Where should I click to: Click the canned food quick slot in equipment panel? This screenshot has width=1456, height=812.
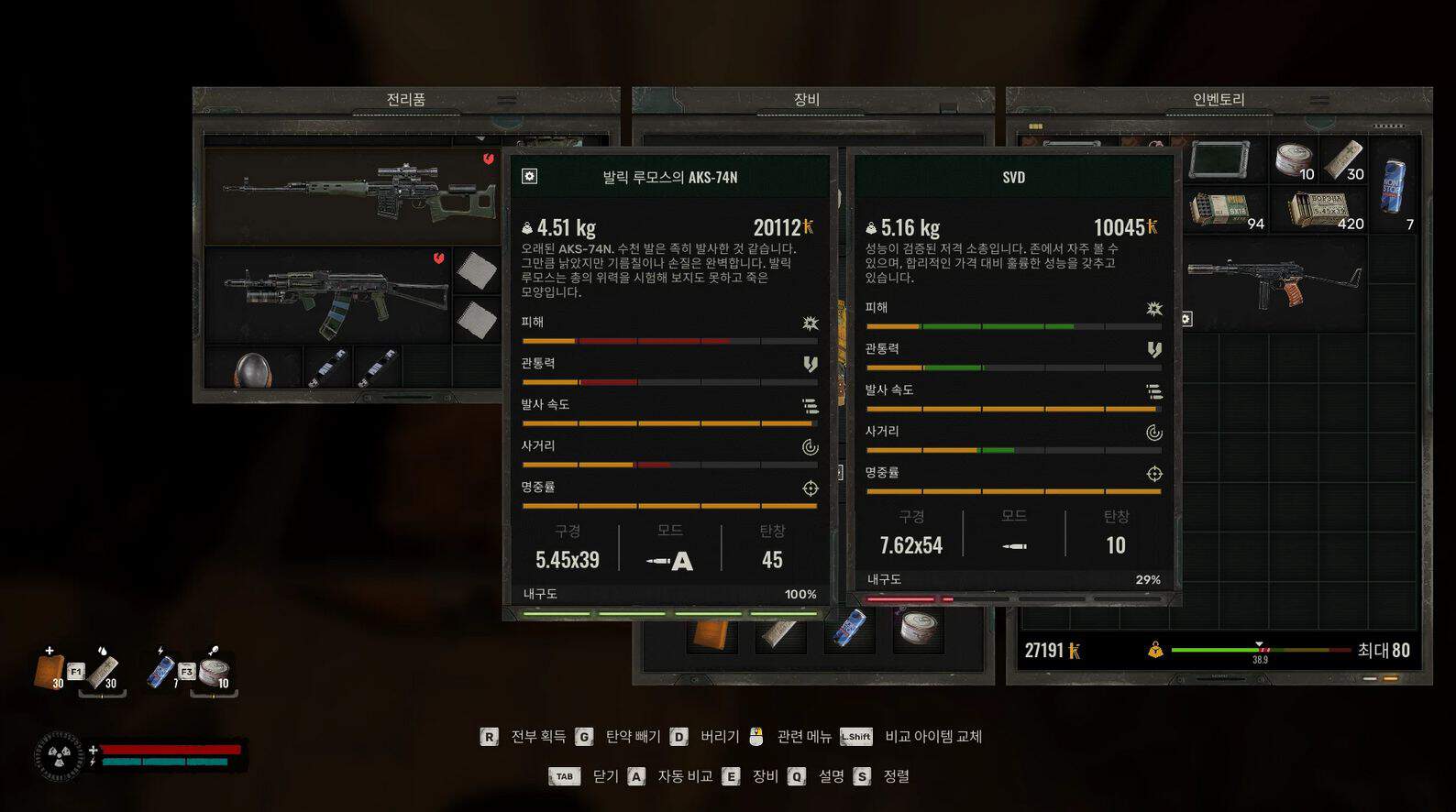coord(917,631)
